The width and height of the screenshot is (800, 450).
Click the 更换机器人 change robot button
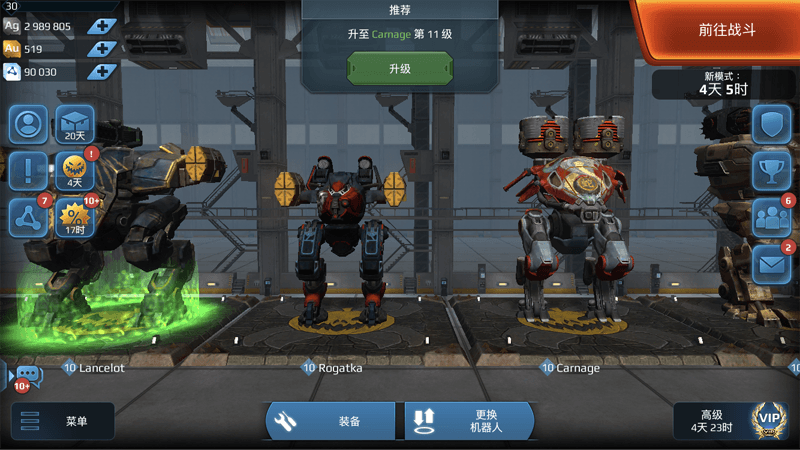[468, 421]
